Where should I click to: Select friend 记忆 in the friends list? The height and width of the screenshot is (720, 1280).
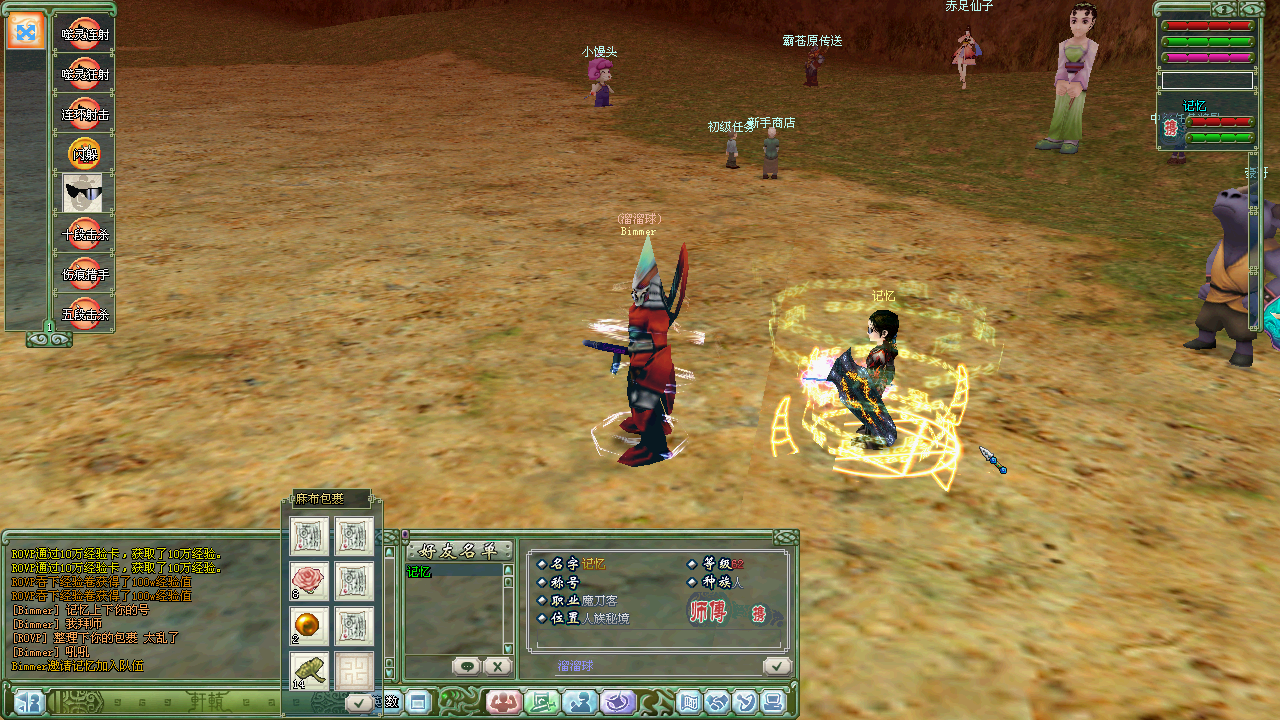pos(419,572)
